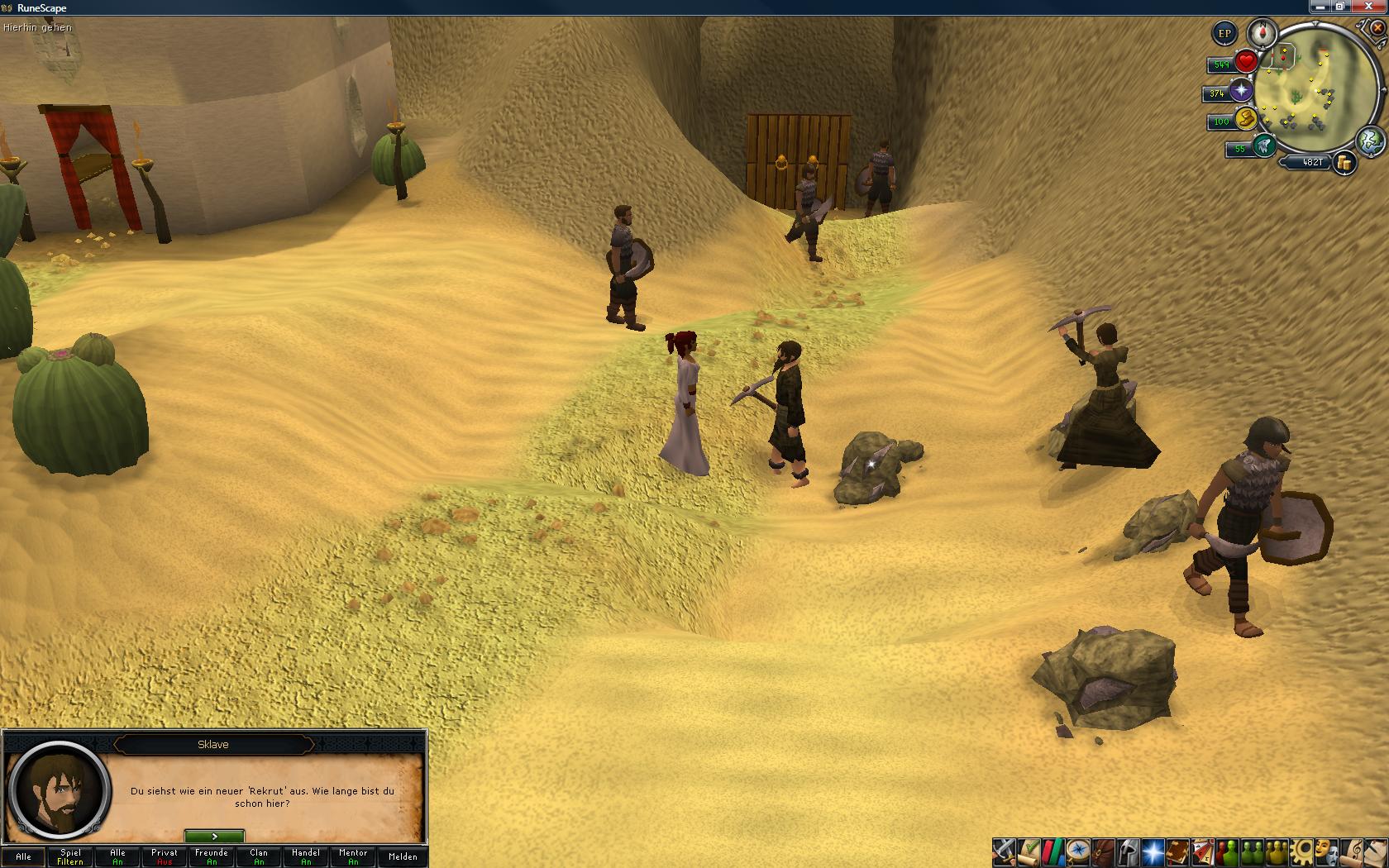This screenshot has height=868, width=1389.
Task: Click the gold coins money pouch icon
Action: 1345,163
